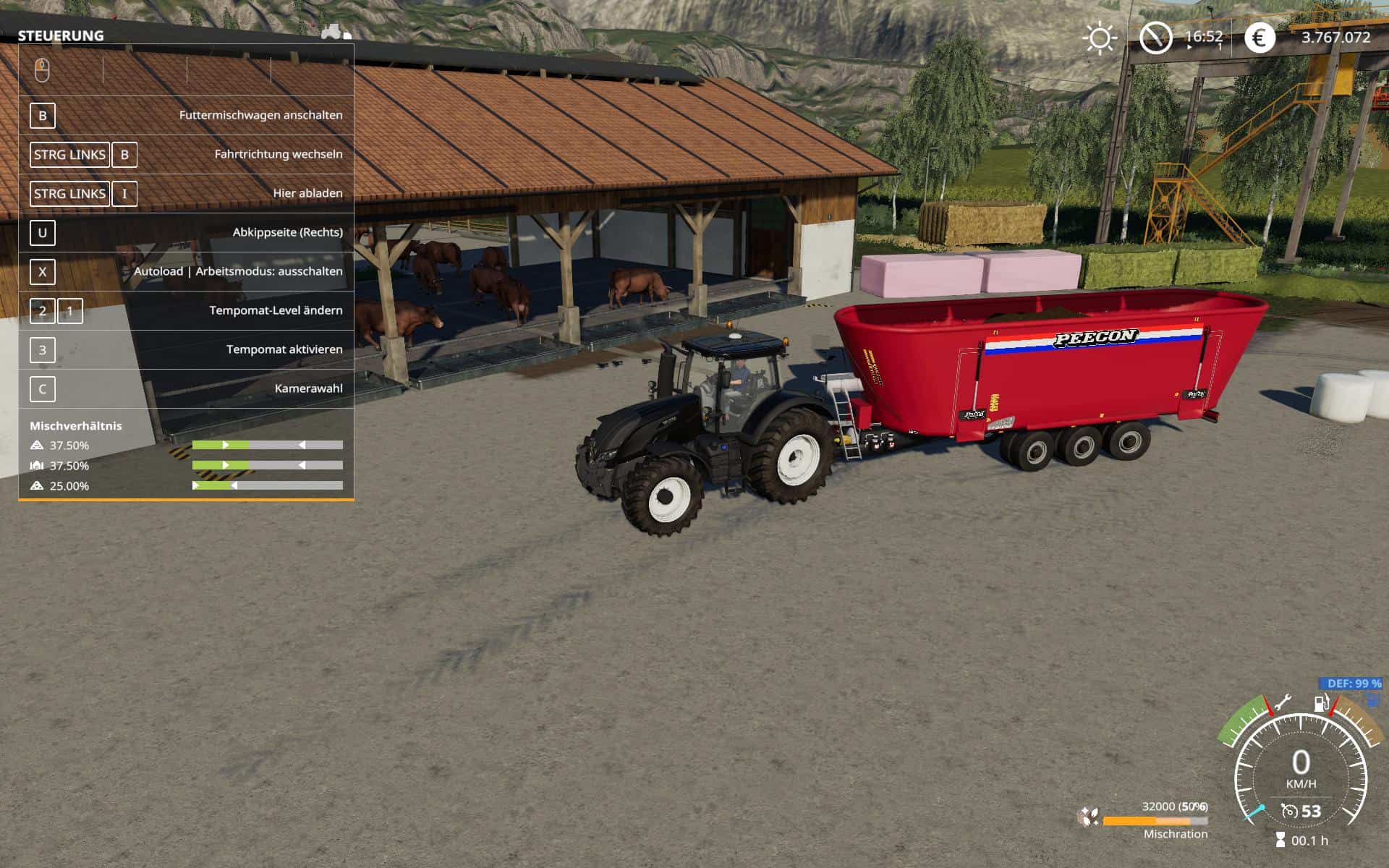The height and width of the screenshot is (868, 1389).
Task: Click the fuel pump icon on the gauge
Action: click(1321, 703)
